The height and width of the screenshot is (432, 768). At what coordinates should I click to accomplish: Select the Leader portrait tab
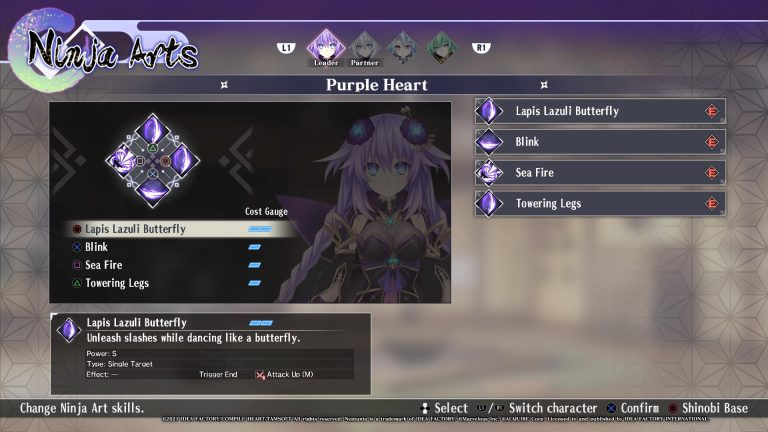(325, 46)
